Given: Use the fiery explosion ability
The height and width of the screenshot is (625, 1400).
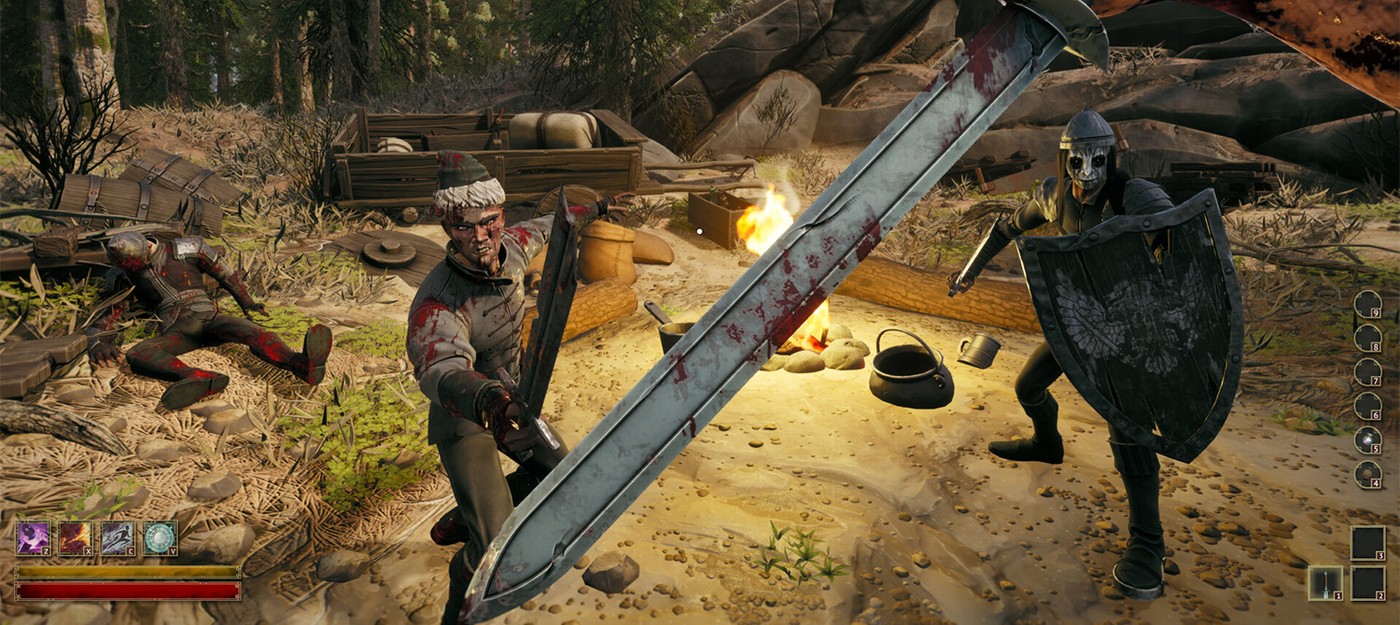Looking at the screenshot, I should coord(75,538).
